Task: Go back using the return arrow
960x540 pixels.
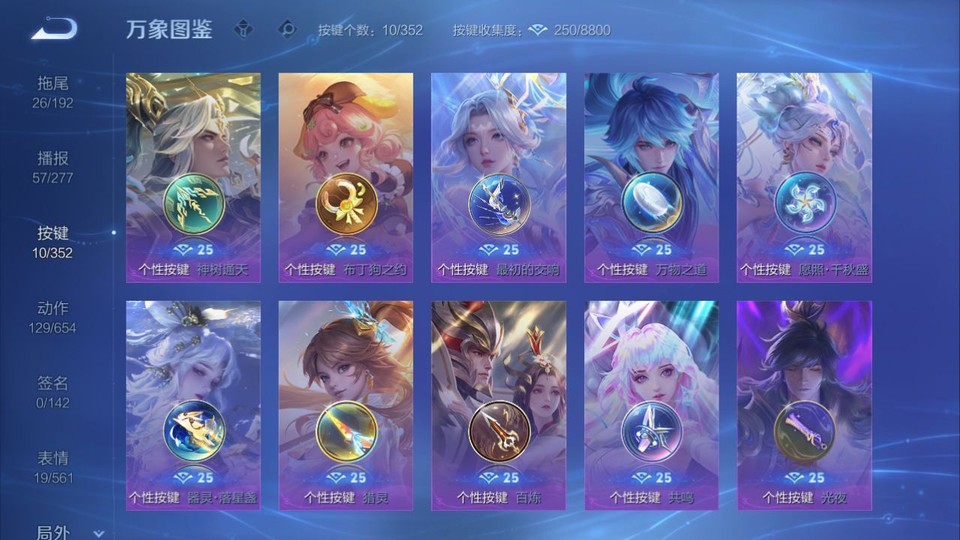Action: [54, 28]
